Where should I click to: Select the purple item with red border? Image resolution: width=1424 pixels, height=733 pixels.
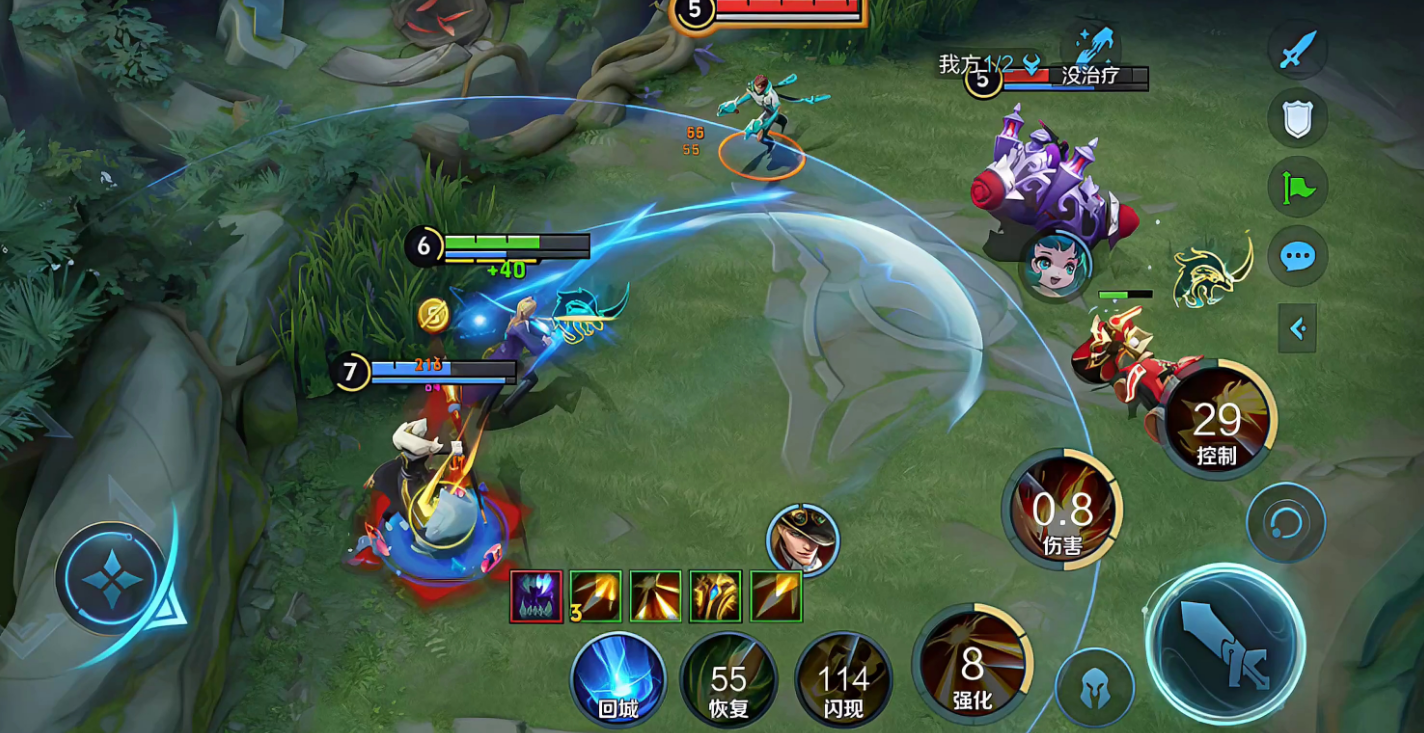(x=536, y=596)
